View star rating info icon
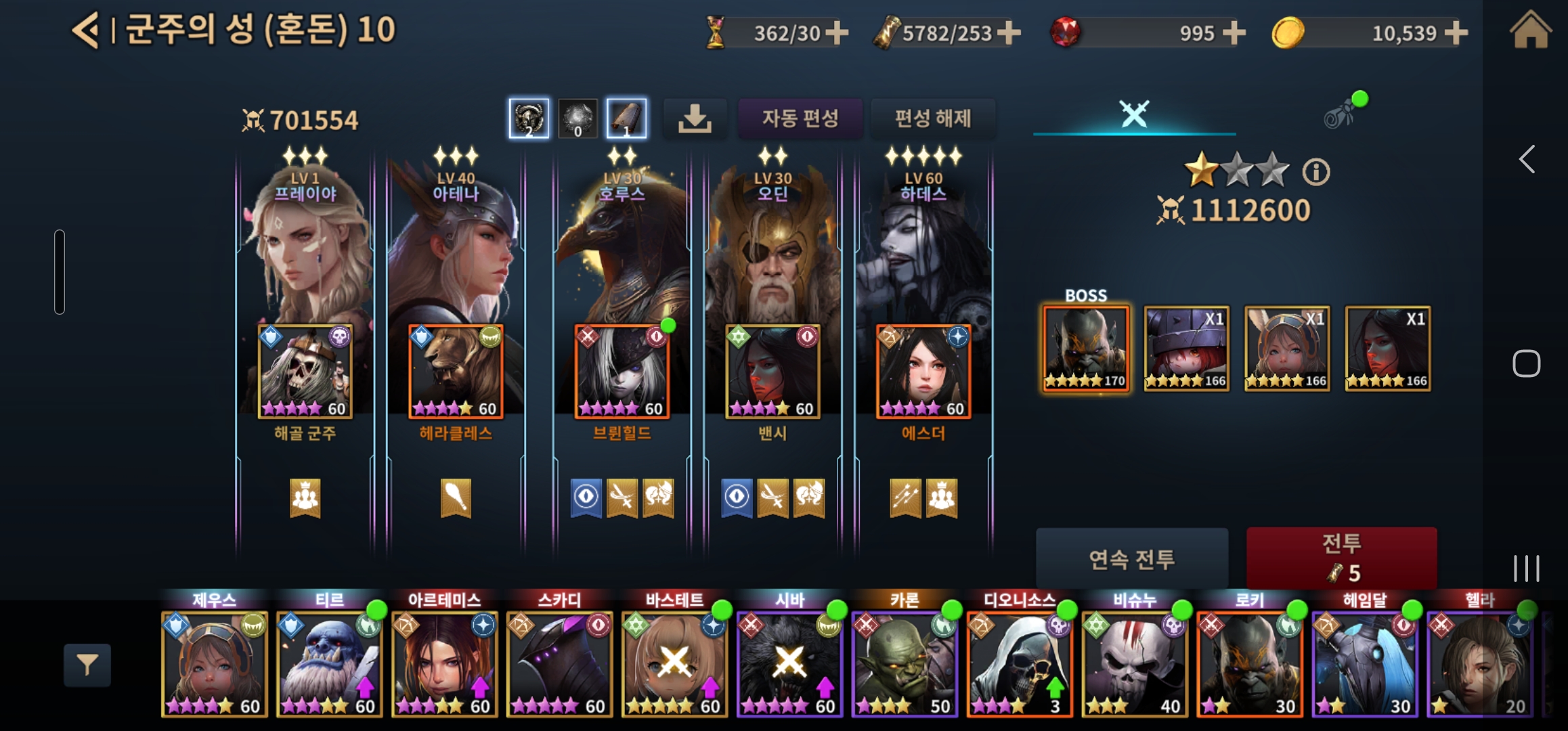Screen dimensions: 1568x731 point(1316,172)
